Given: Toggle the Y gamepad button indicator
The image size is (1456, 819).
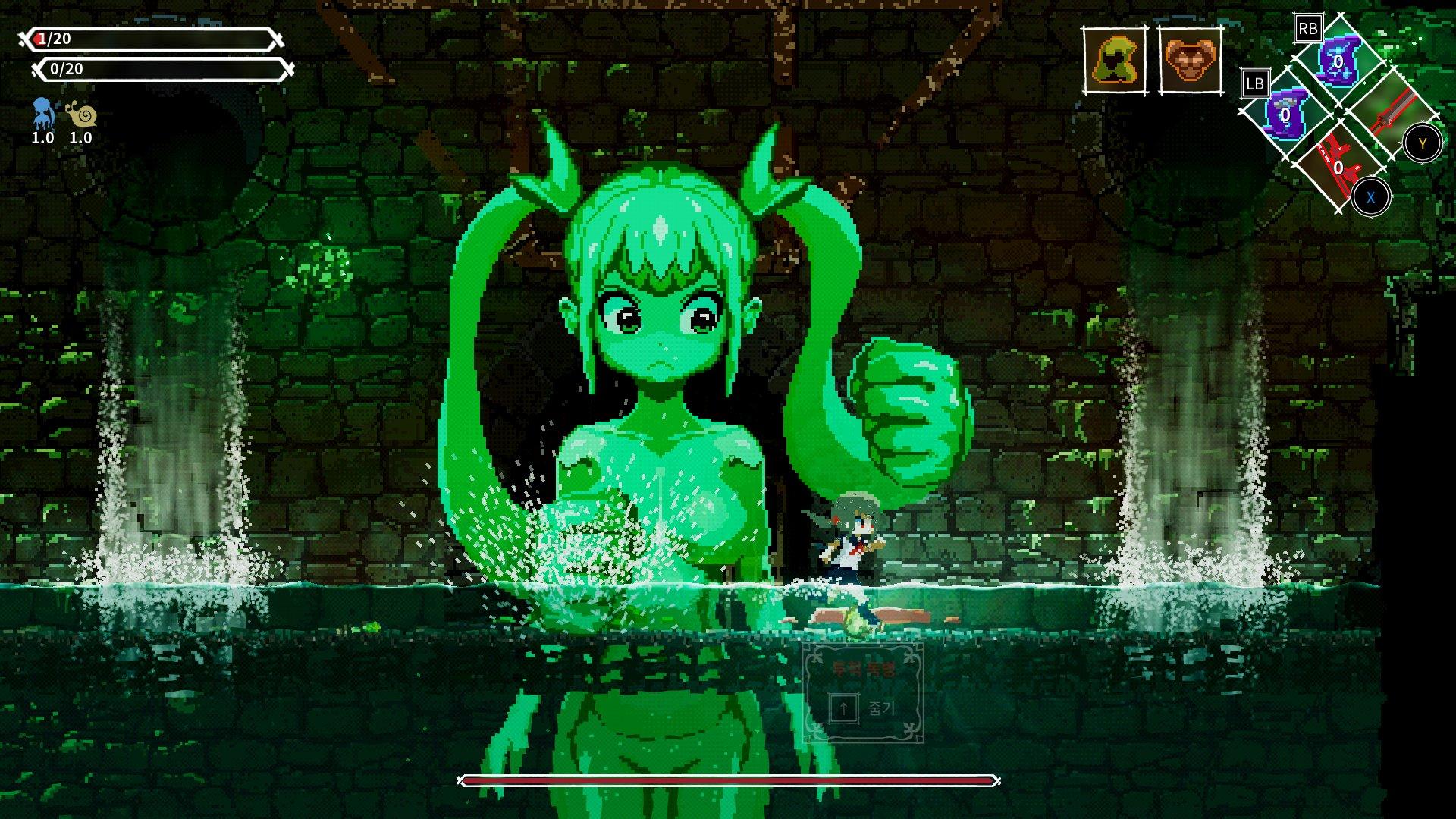Looking at the screenshot, I should click(x=1423, y=142).
